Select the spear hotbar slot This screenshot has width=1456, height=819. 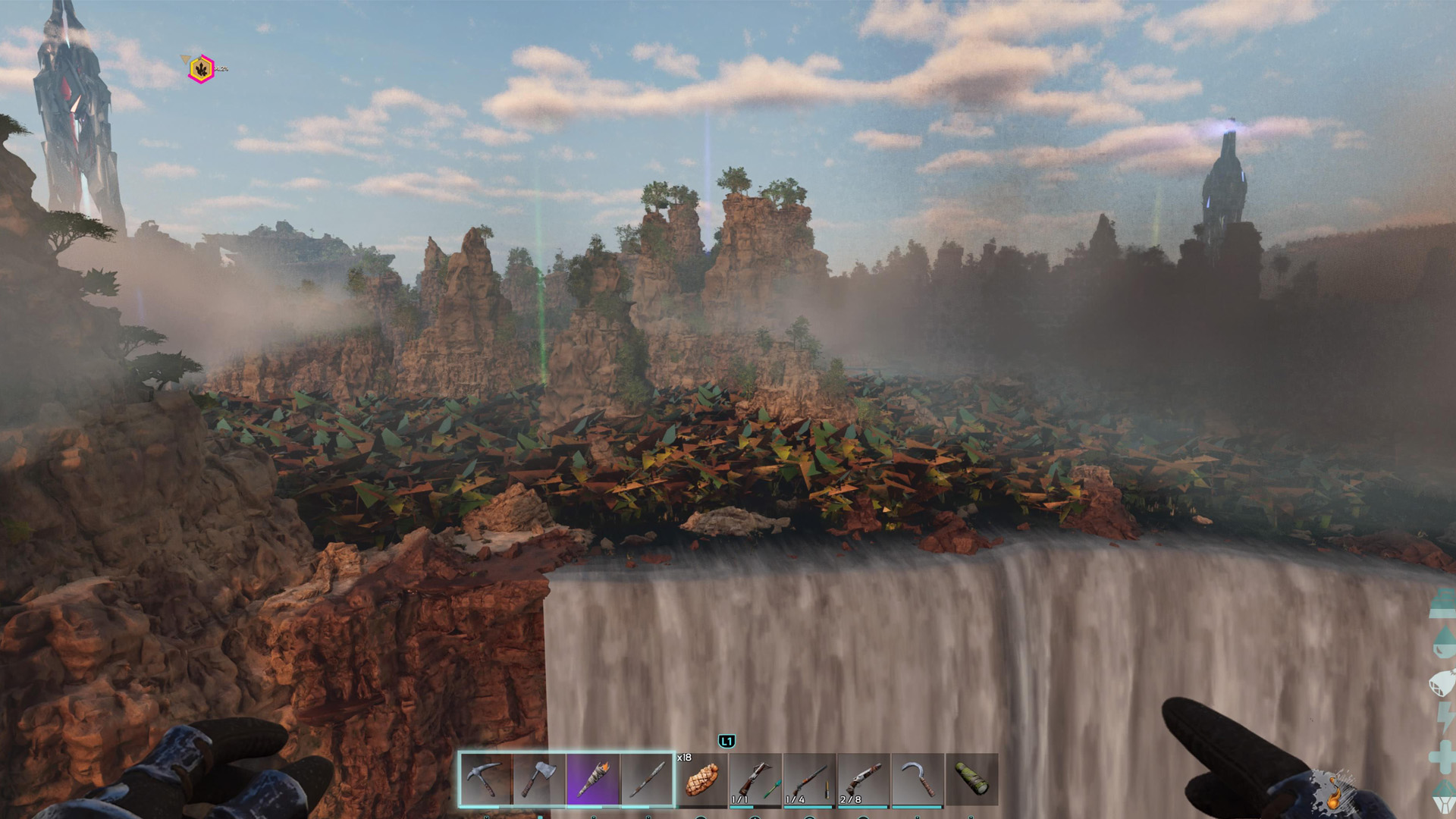[x=648, y=779]
